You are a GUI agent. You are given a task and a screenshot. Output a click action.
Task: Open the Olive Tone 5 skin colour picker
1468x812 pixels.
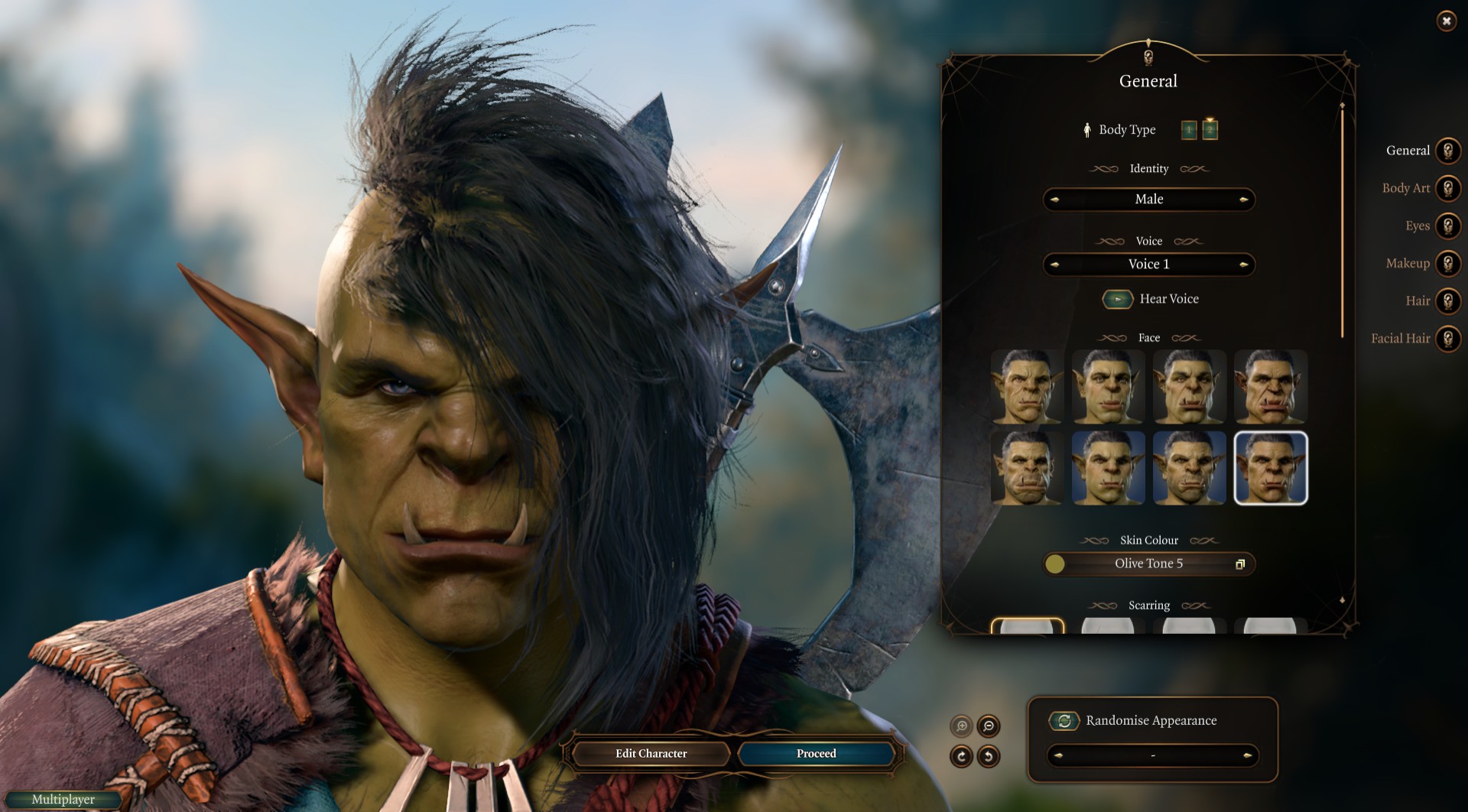click(1239, 564)
